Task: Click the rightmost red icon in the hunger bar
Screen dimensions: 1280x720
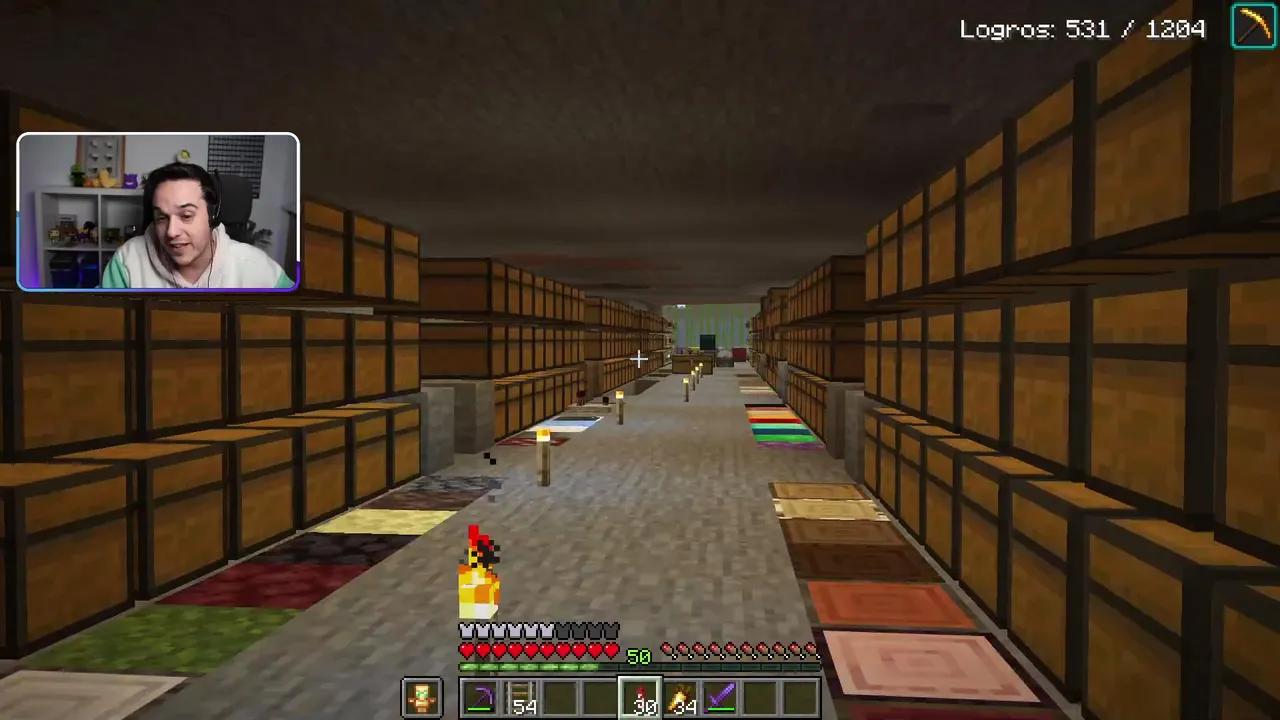Action: tap(812, 650)
